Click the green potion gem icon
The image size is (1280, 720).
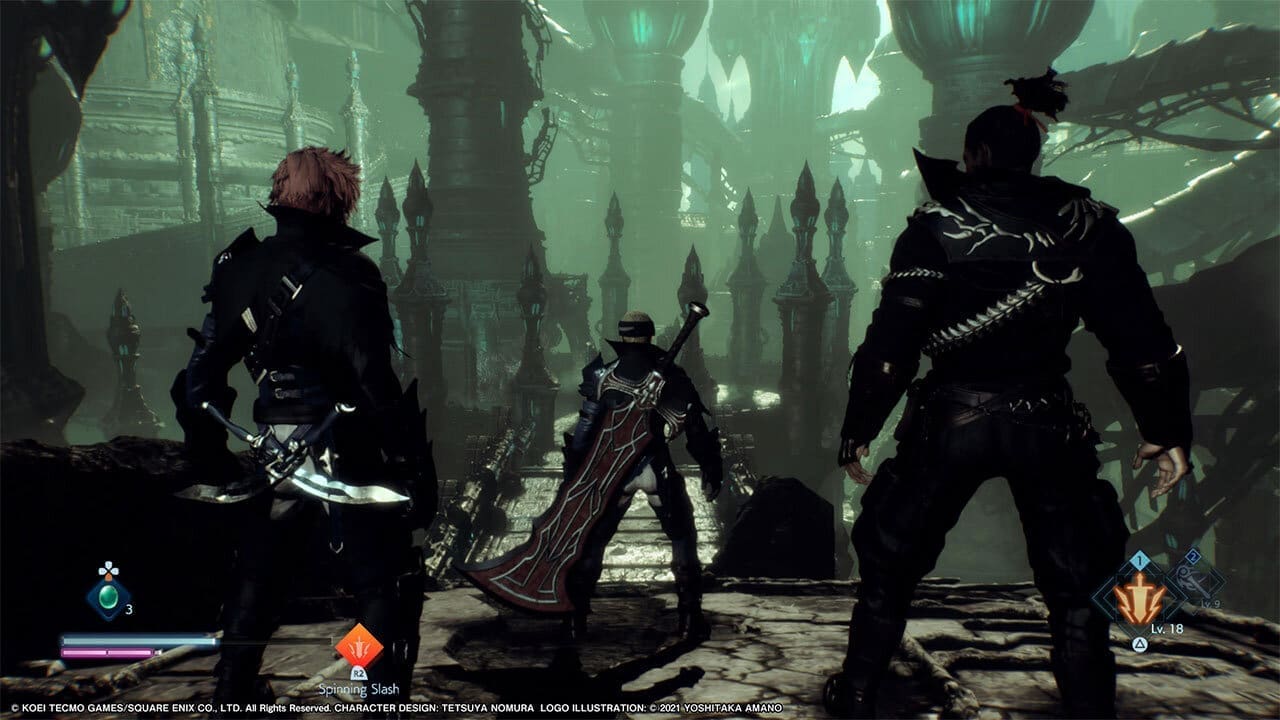(108, 596)
